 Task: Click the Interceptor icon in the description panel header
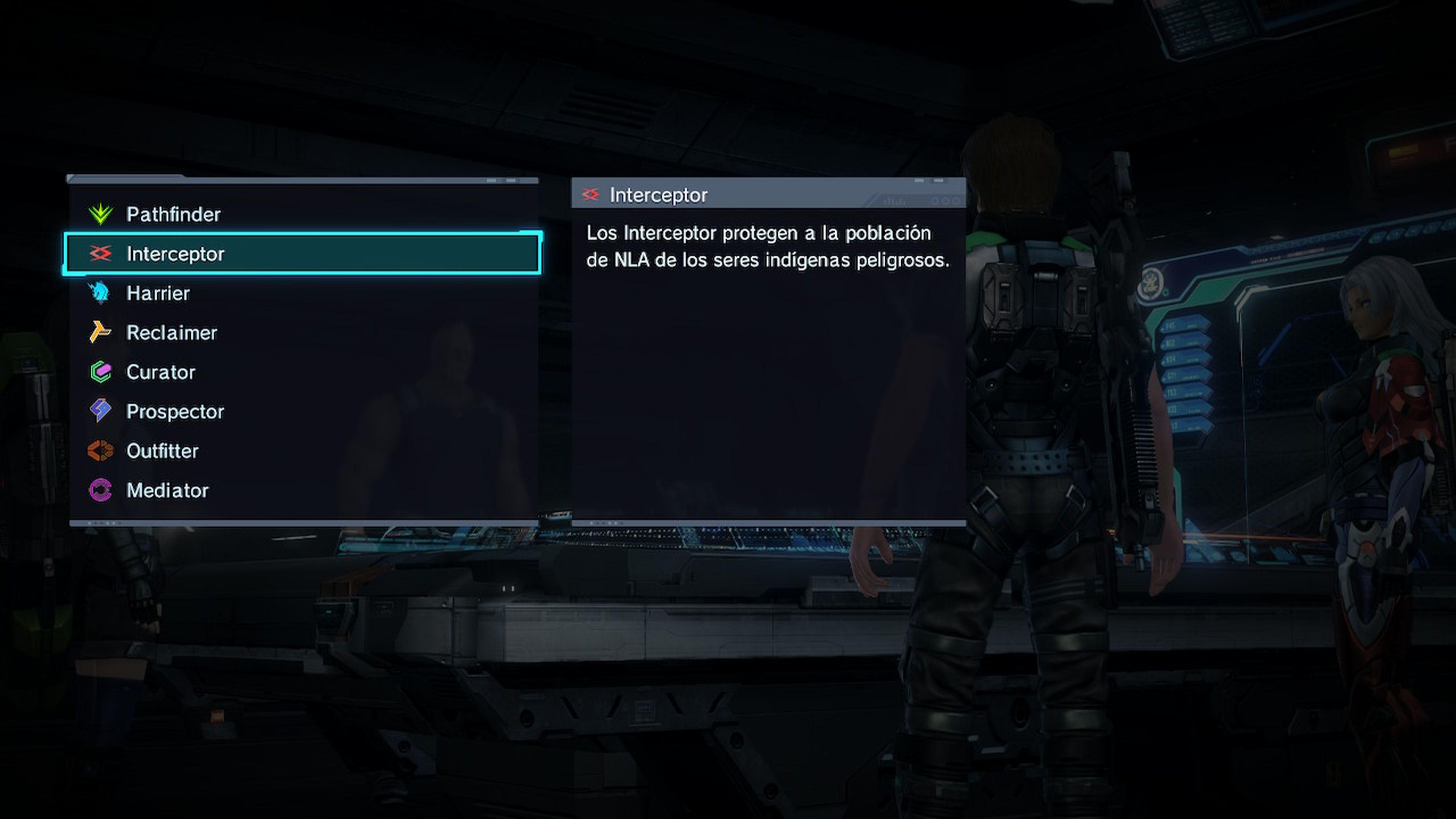[x=591, y=195]
